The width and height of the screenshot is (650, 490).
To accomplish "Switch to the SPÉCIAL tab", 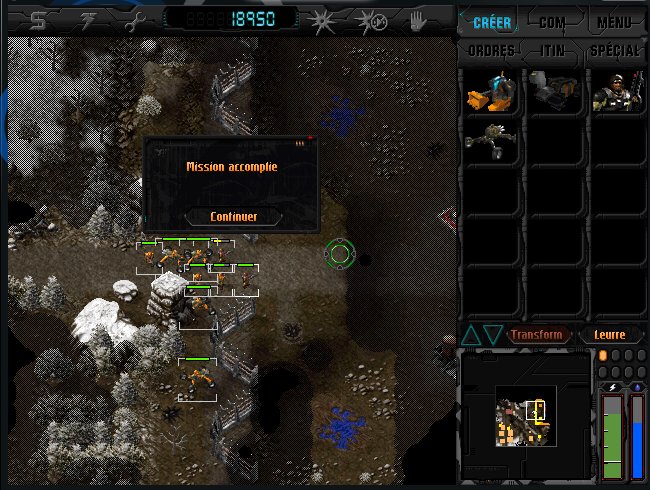I will tap(614, 51).
